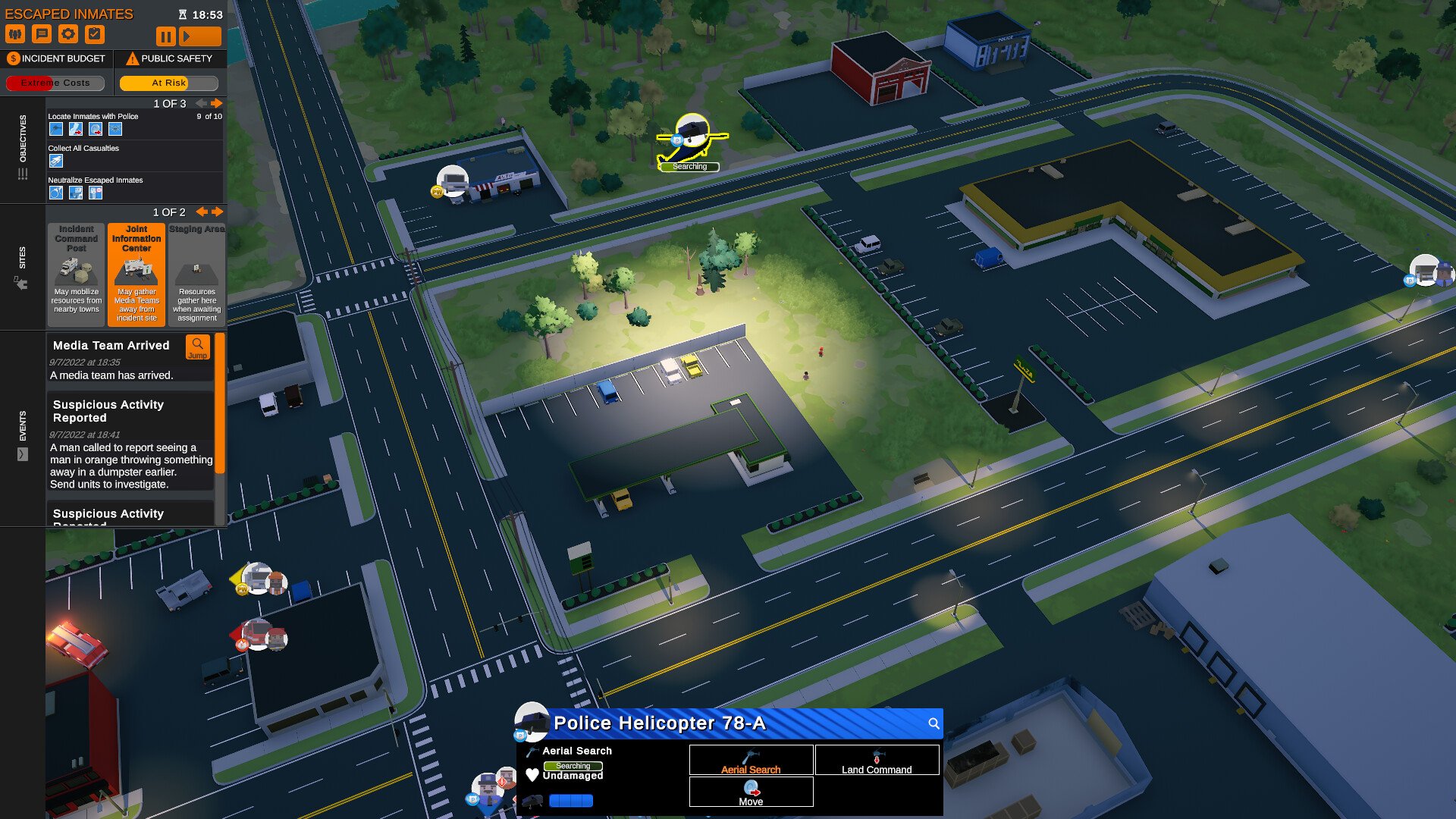Select the searching police helicopter unit marker
Image resolution: width=1456 pixels, height=819 pixels.
[692, 135]
